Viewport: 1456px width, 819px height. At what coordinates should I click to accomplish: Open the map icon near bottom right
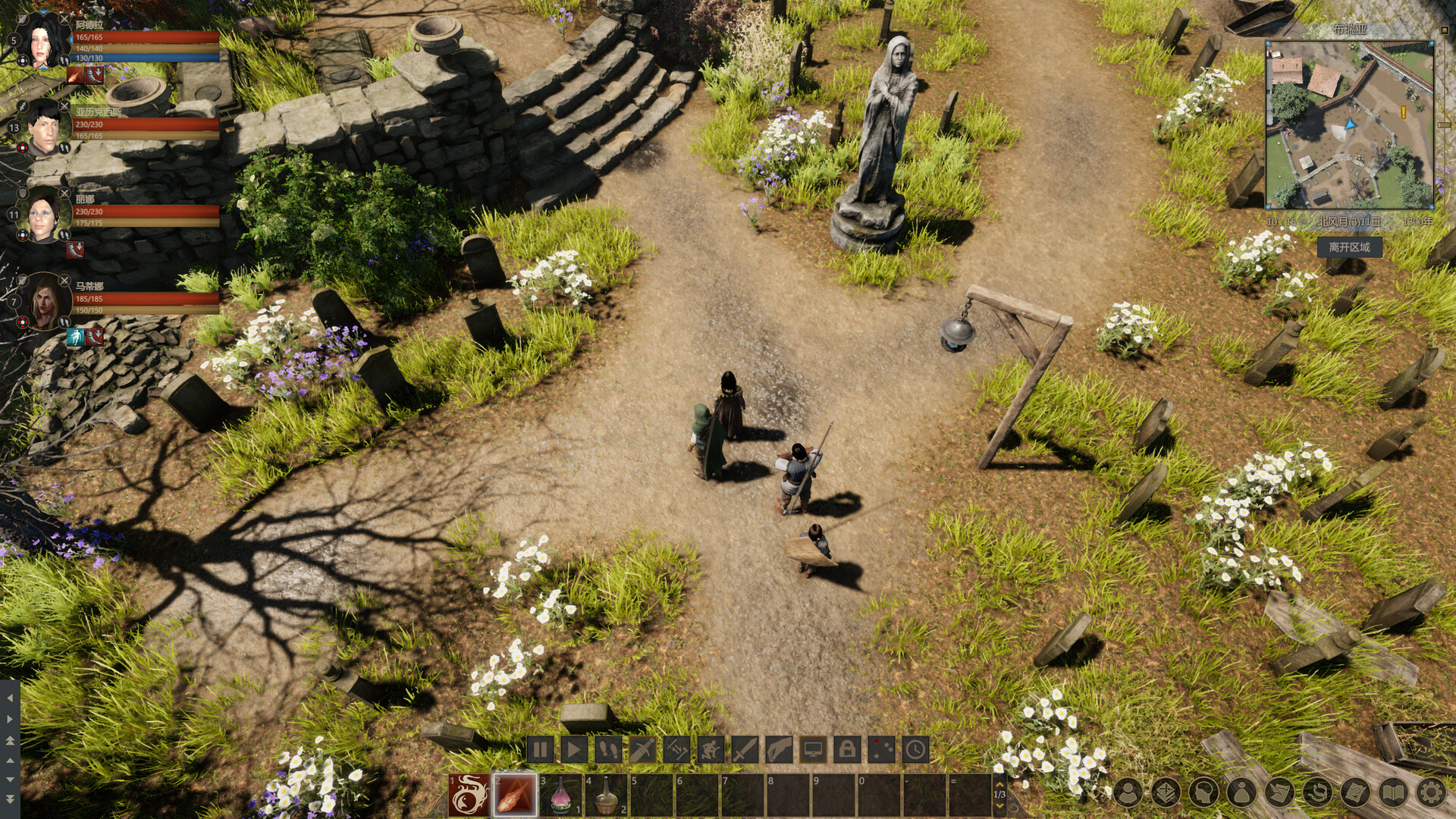point(1354,790)
